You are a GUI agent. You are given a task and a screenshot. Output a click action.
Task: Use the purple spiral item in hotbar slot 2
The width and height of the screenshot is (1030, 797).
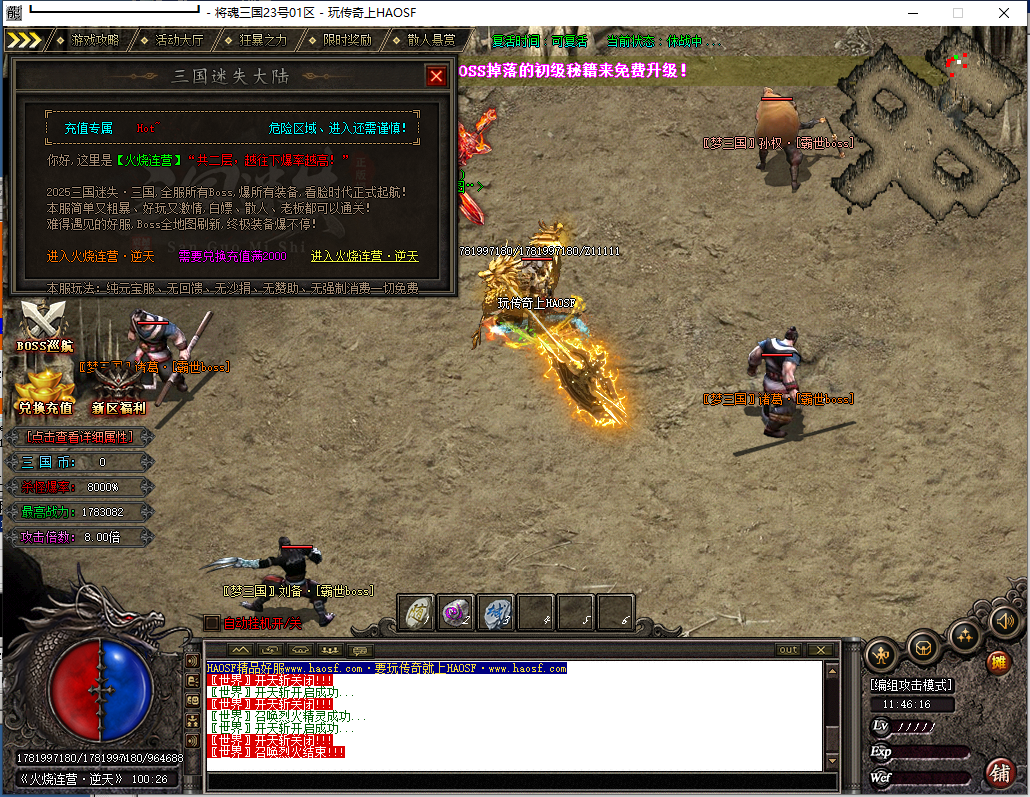(x=456, y=613)
